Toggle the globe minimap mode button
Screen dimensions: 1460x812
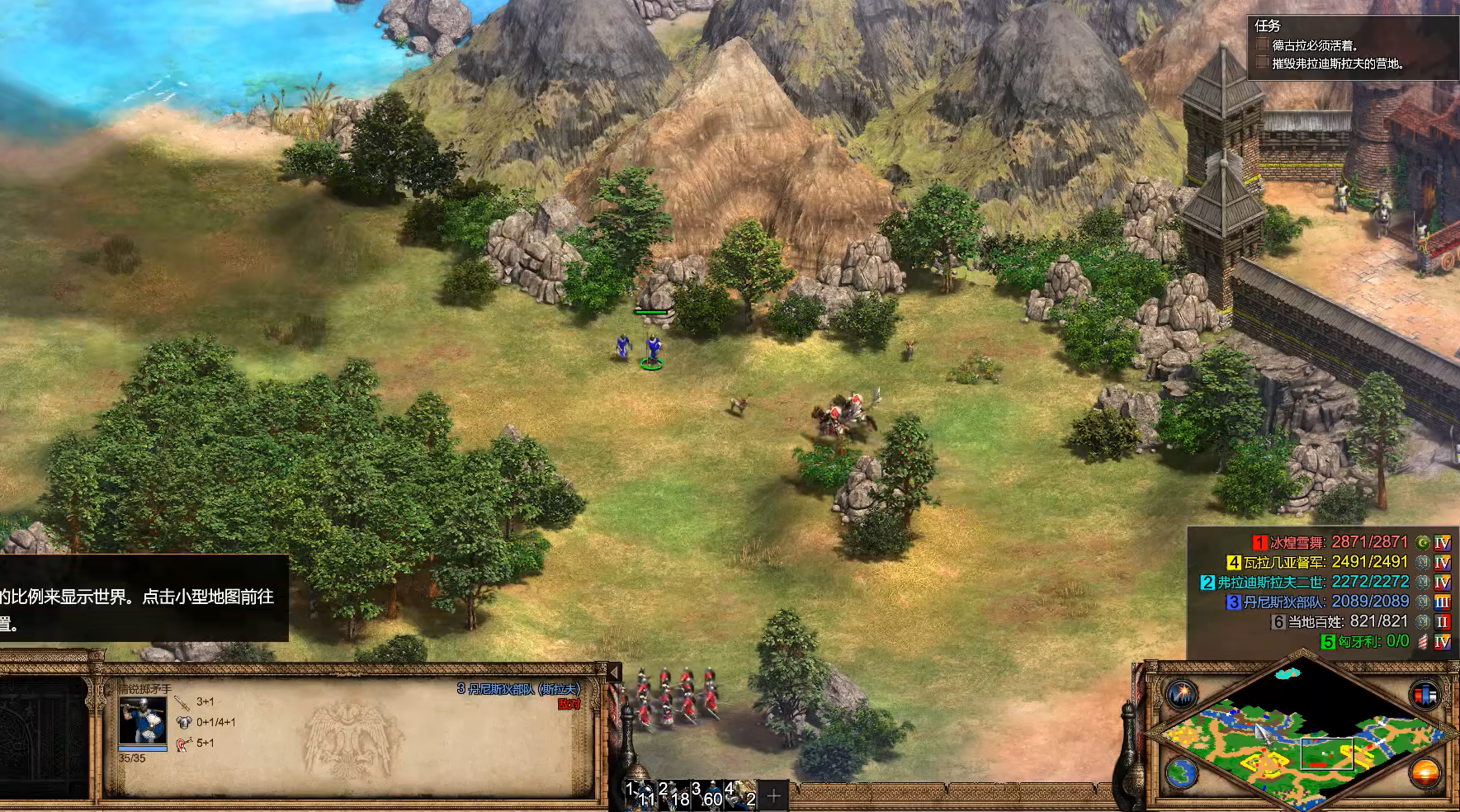[1181, 774]
